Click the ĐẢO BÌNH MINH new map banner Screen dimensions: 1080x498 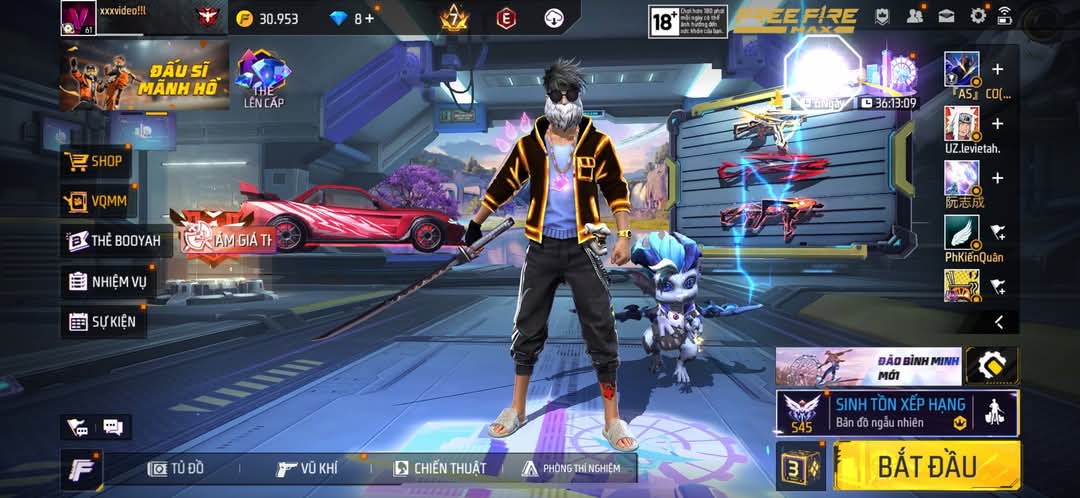point(868,366)
